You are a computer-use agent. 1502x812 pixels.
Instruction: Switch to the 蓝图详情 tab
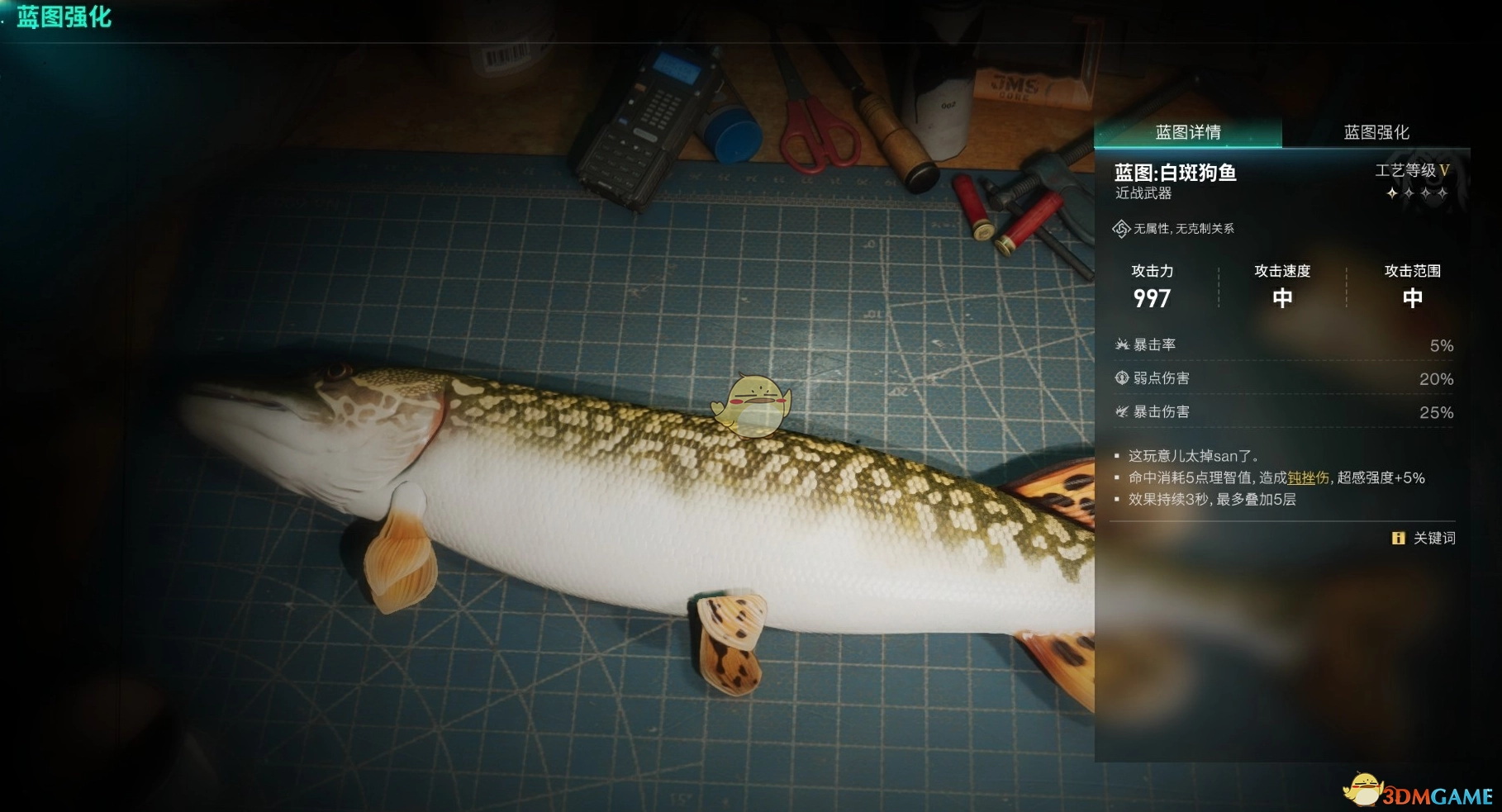pyautogui.click(x=1187, y=132)
